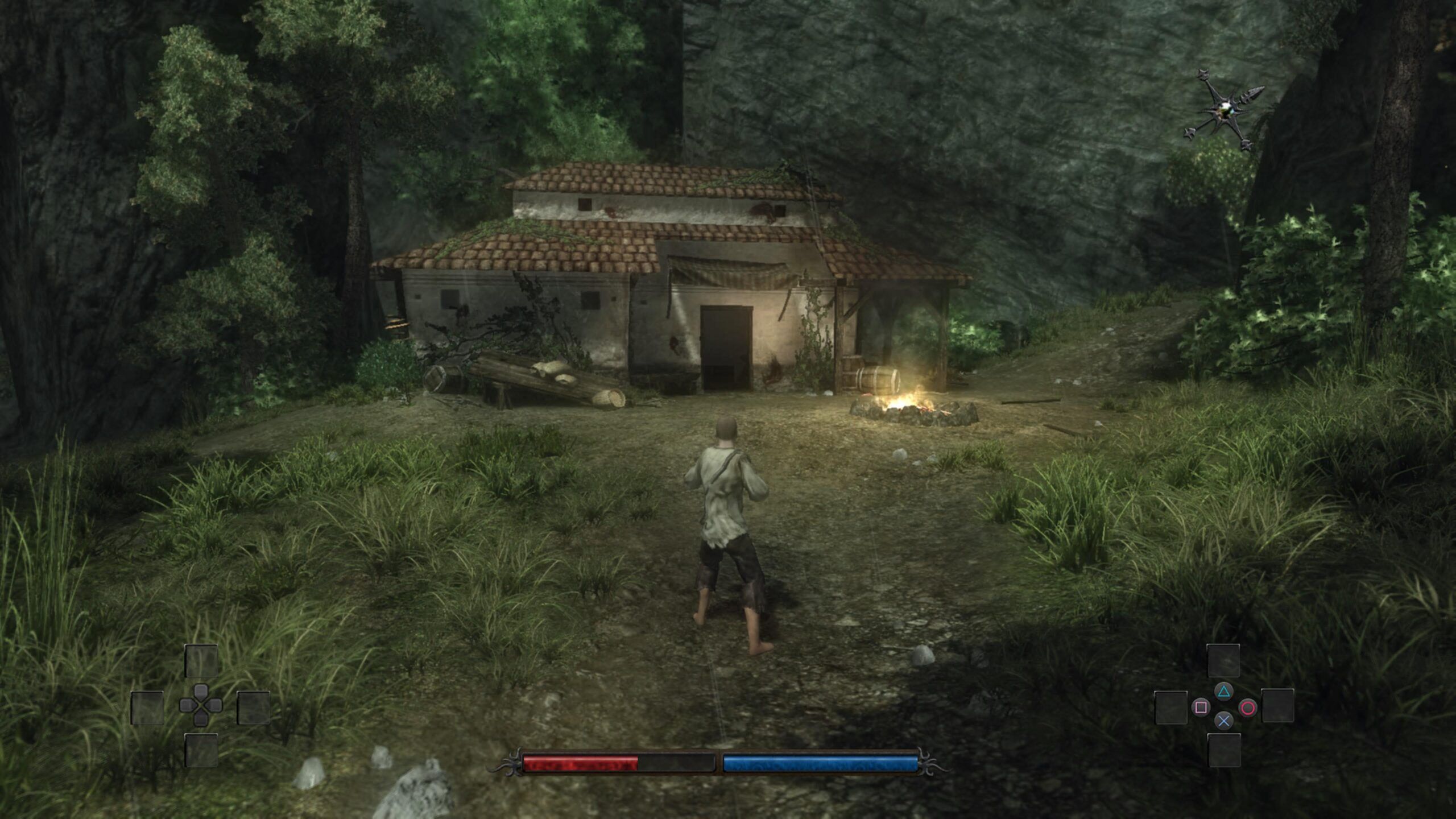Choose the empty slot bound to Circle

[1277, 706]
